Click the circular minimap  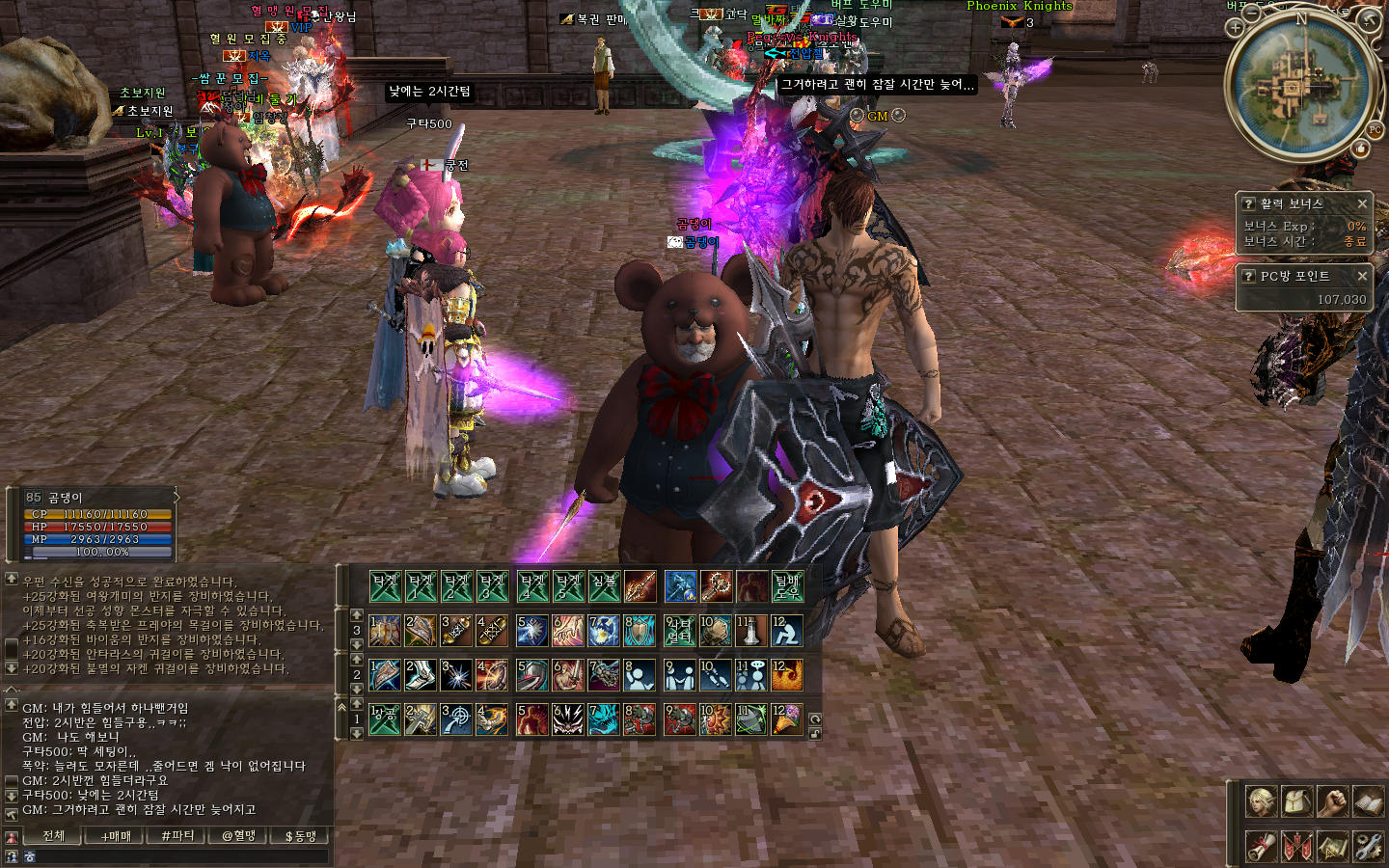pyautogui.click(x=1299, y=85)
